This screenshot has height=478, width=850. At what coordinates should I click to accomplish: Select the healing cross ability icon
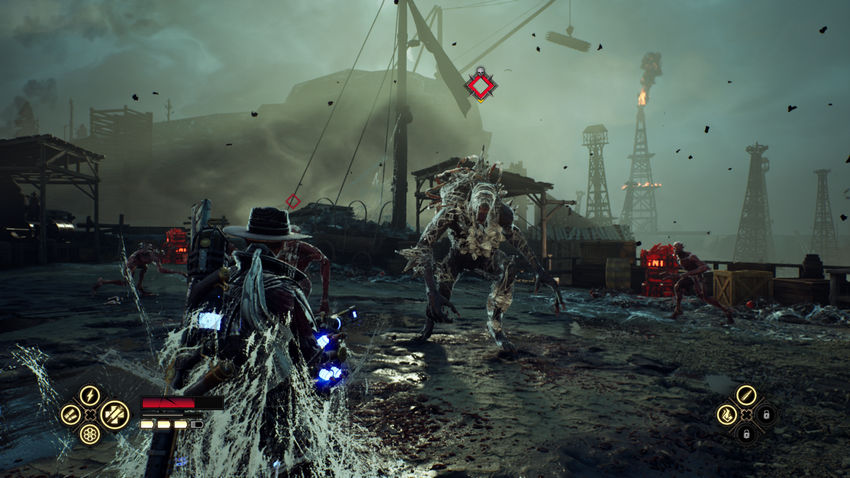(114, 414)
